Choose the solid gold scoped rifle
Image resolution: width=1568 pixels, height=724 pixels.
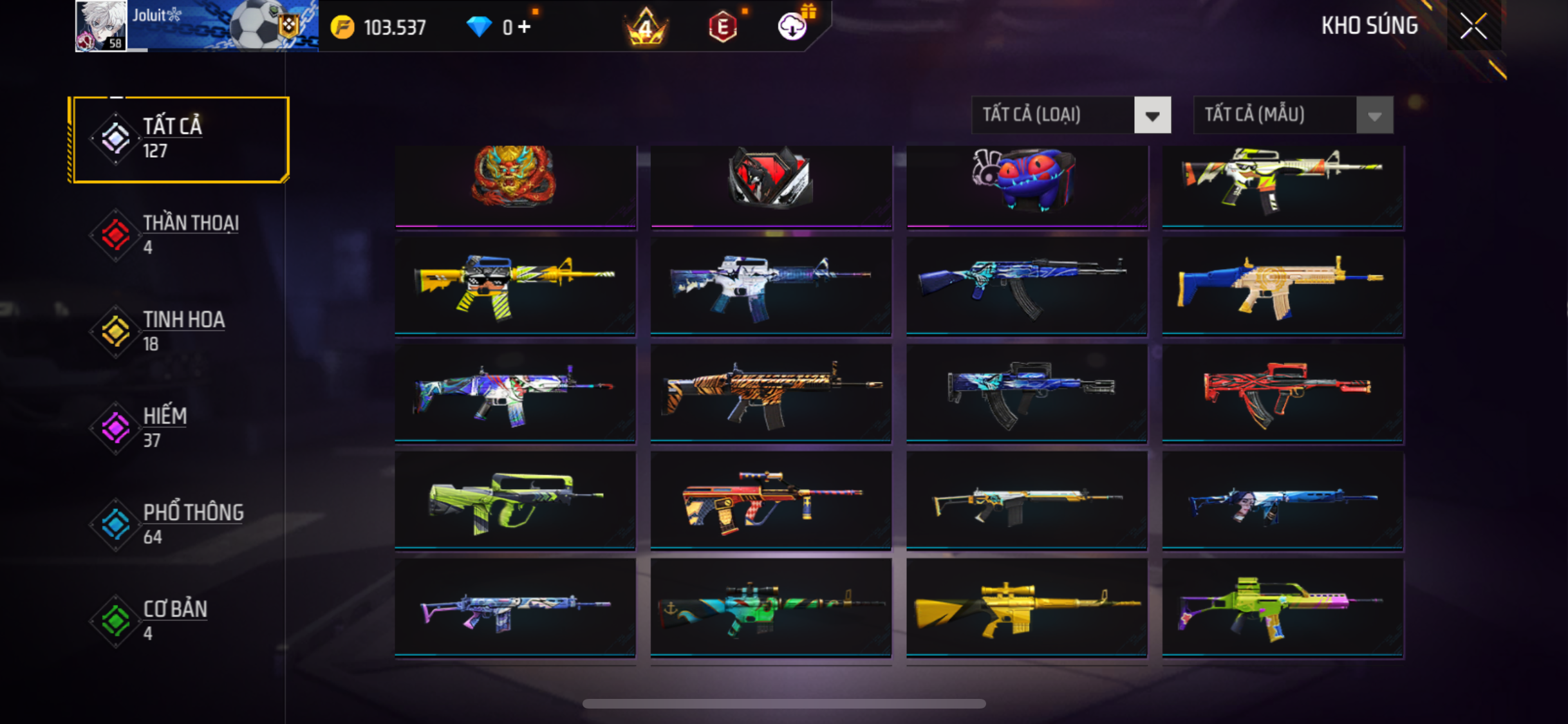[x=1027, y=608]
